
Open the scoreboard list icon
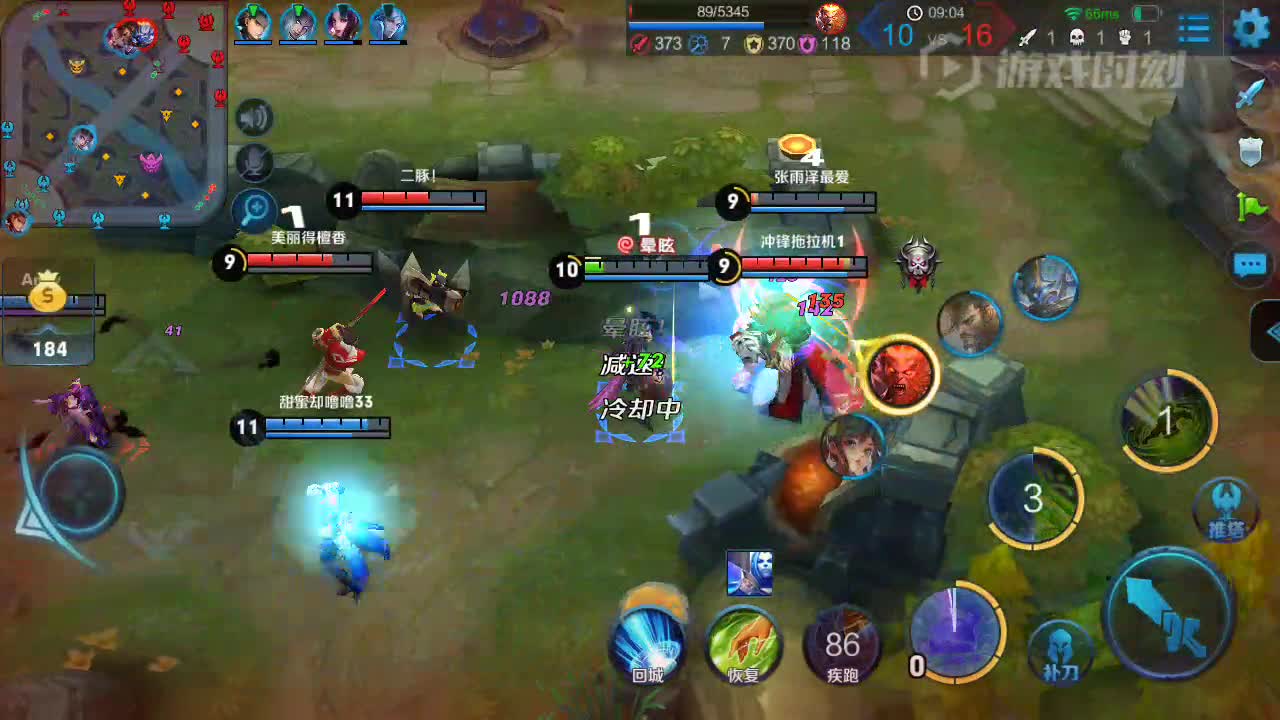tap(1193, 29)
